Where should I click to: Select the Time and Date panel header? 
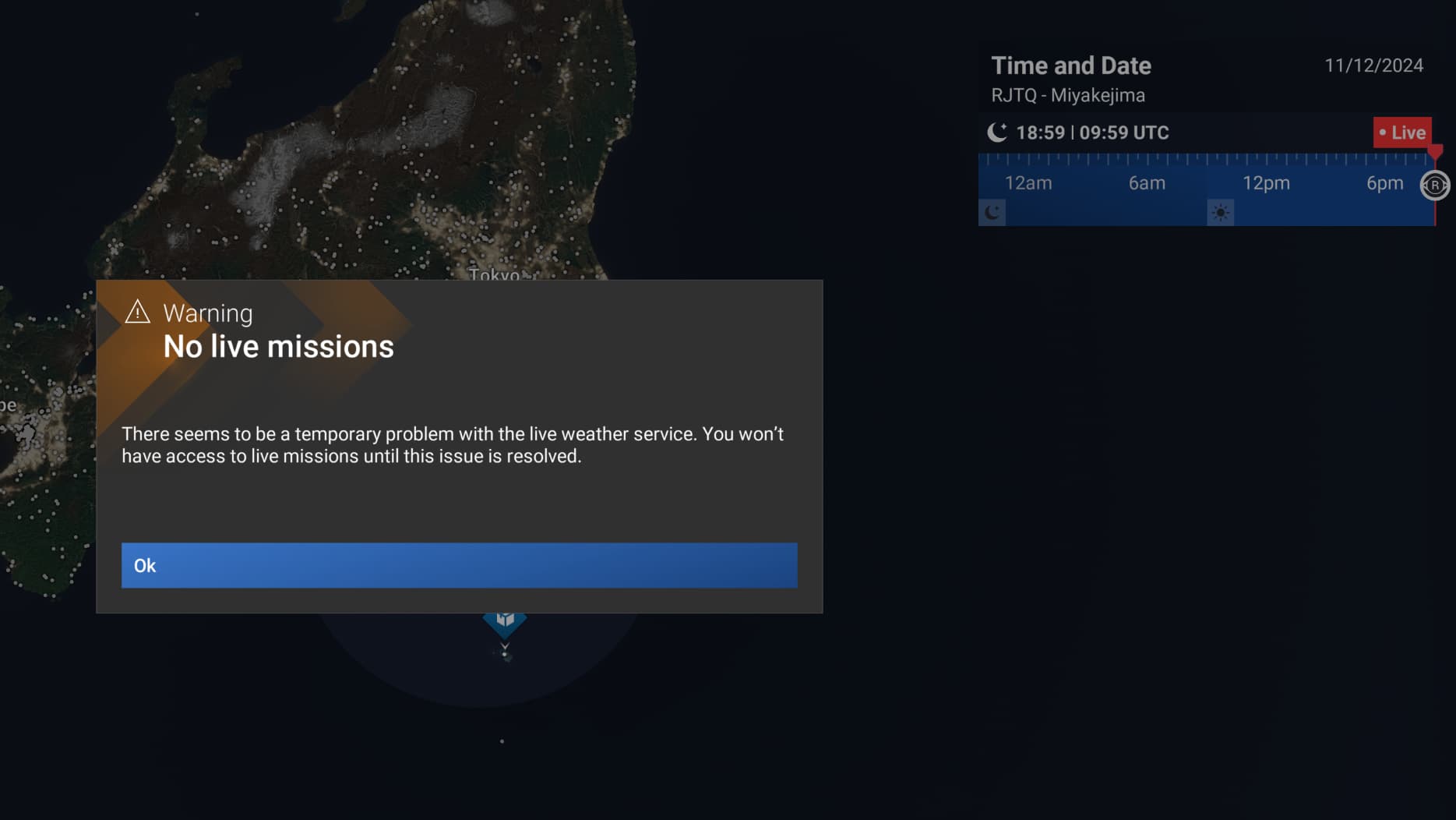point(1071,65)
